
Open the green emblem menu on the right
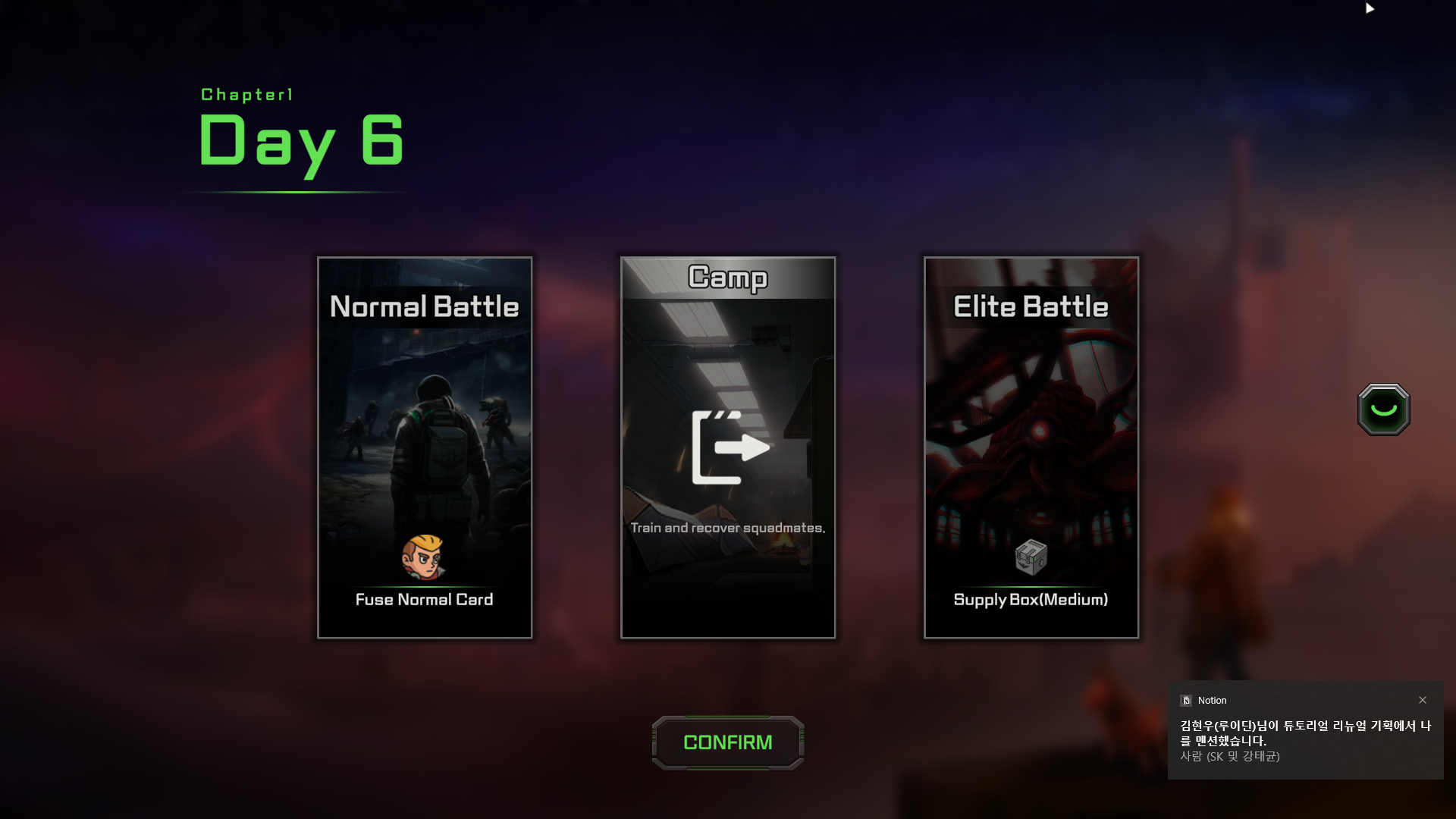(x=1382, y=409)
